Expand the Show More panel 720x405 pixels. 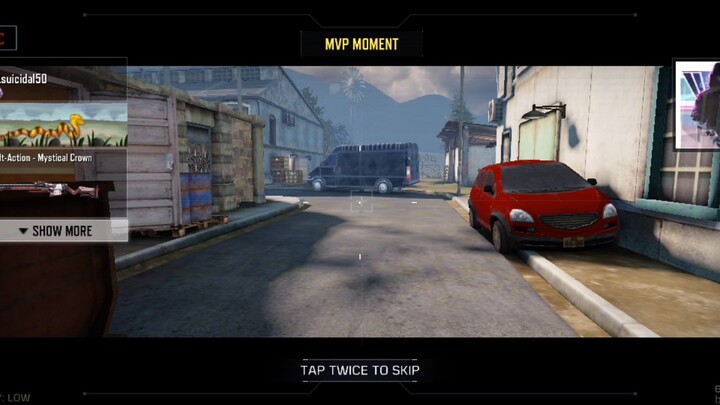coord(62,231)
